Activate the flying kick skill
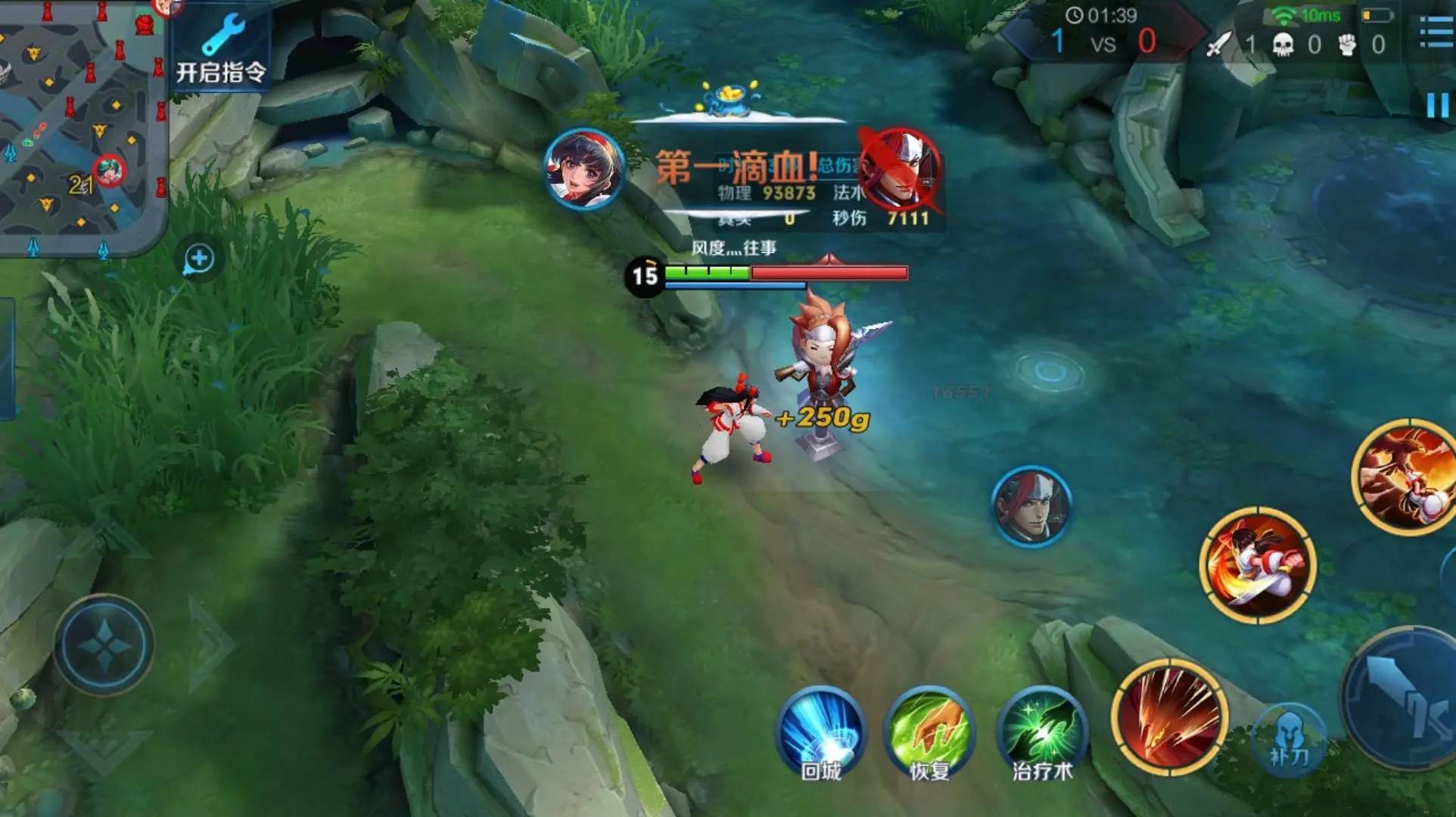Image resolution: width=1456 pixels, height=817 pixels. pyautogui.click(x=1258, y=565)
